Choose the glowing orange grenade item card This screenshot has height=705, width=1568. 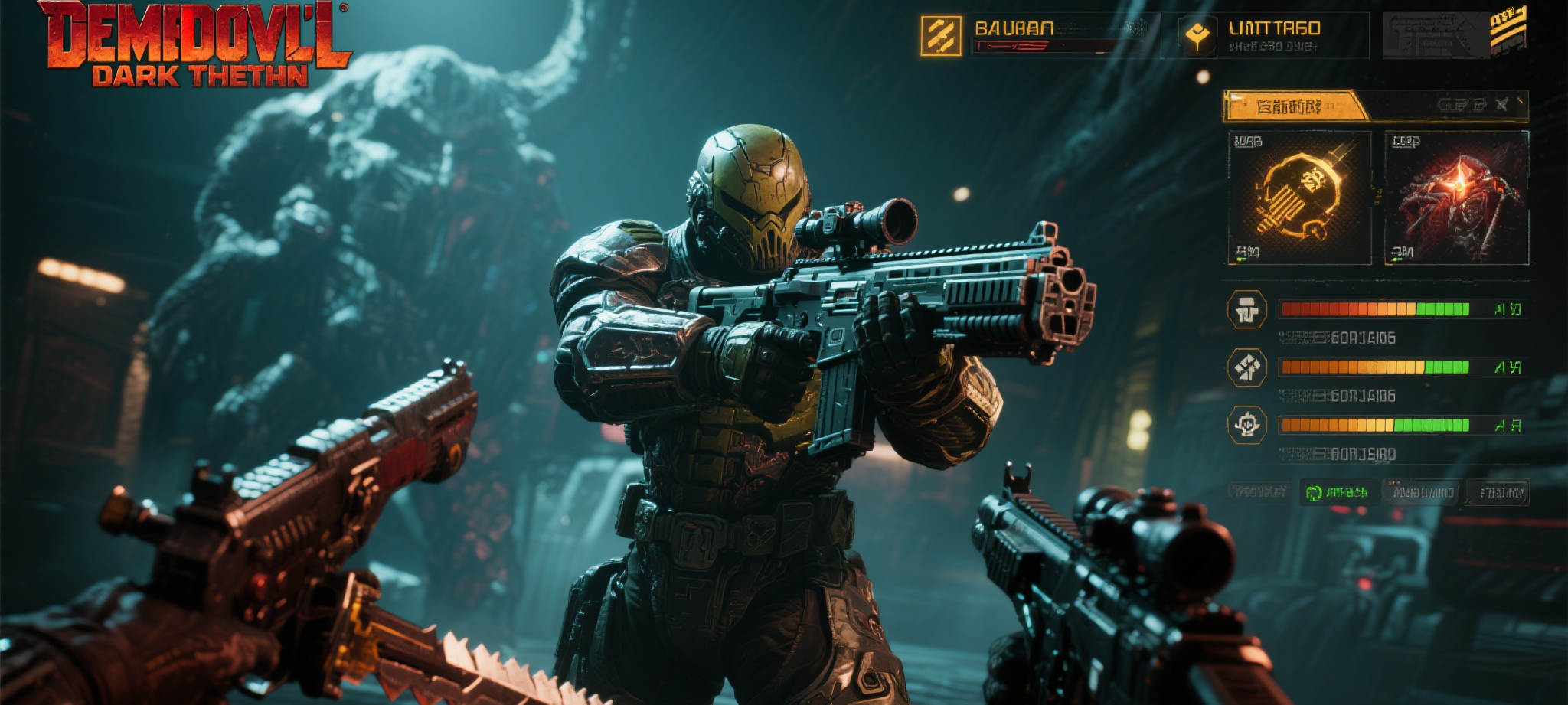pos(1299,197)
